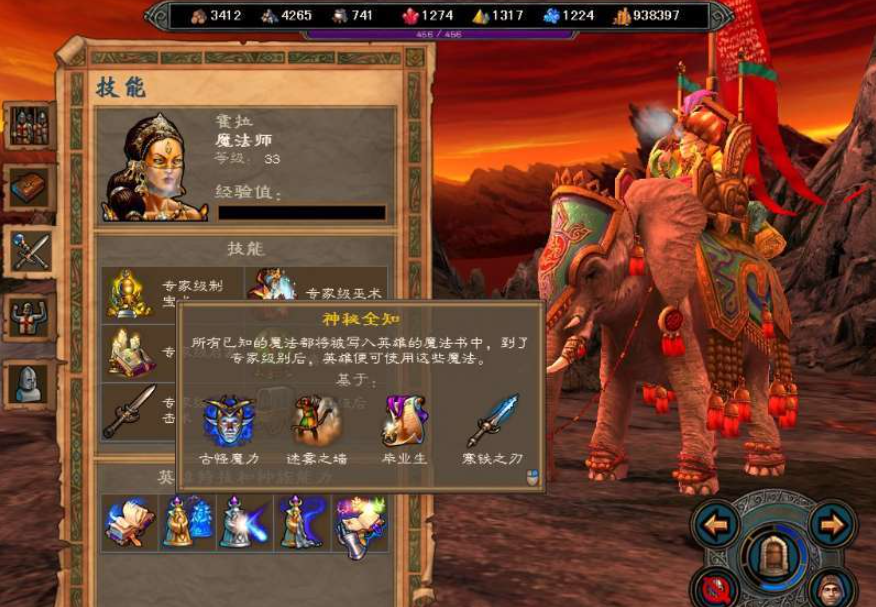Screen dimensions: 876x607
Task: Show the next hero with right arrow
Action: (x=832, y=524)
